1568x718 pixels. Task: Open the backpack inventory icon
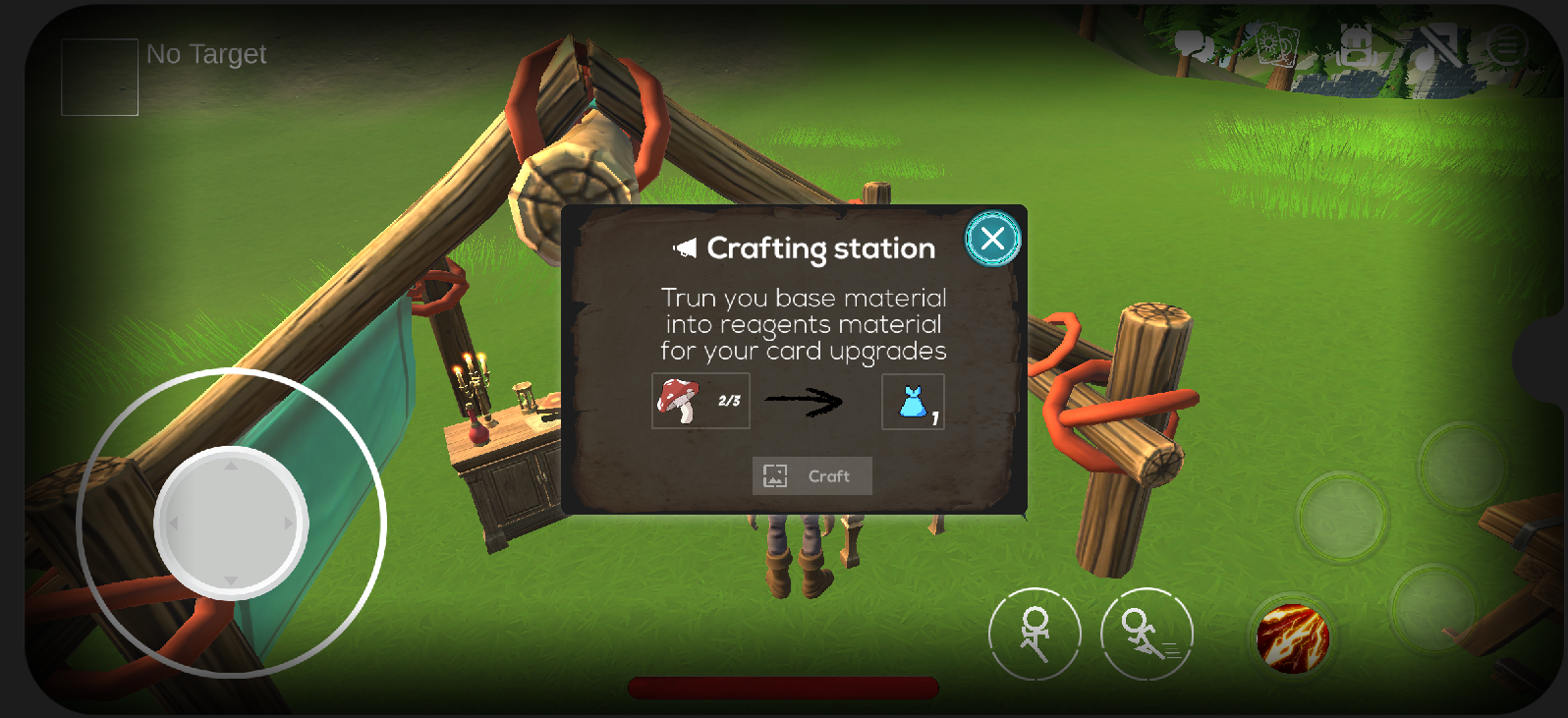[x=1357, y=45]
